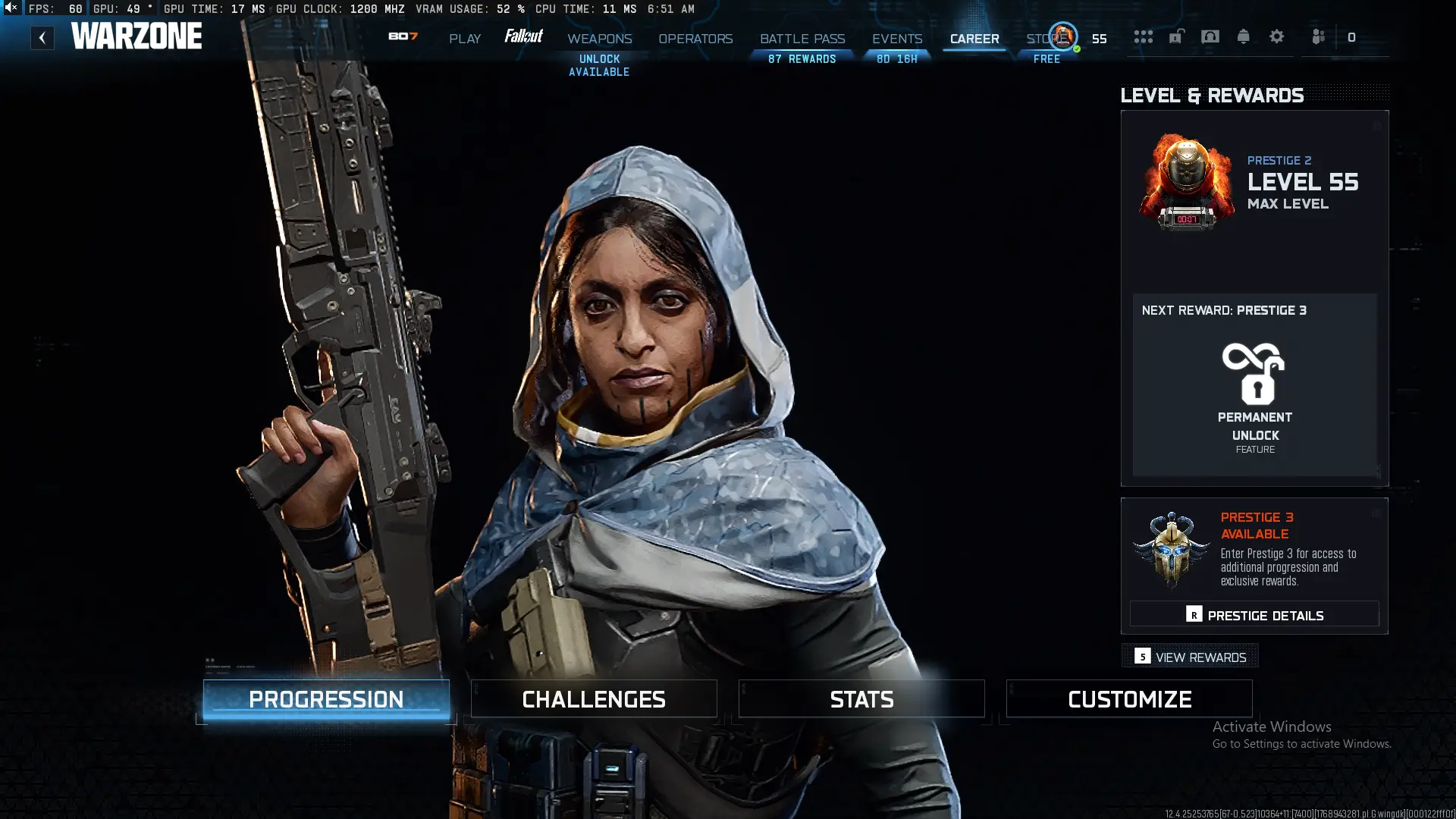Switch to the Operators tab
1456x819 pixels.
(x=695, y=39)
